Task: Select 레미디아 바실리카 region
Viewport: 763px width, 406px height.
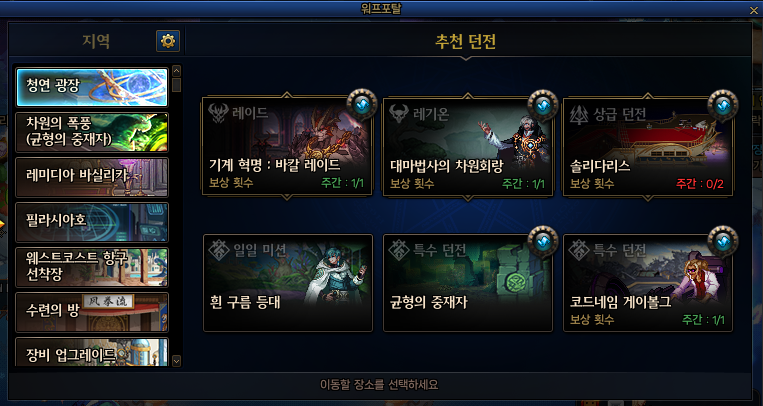Action: (92, 177)
